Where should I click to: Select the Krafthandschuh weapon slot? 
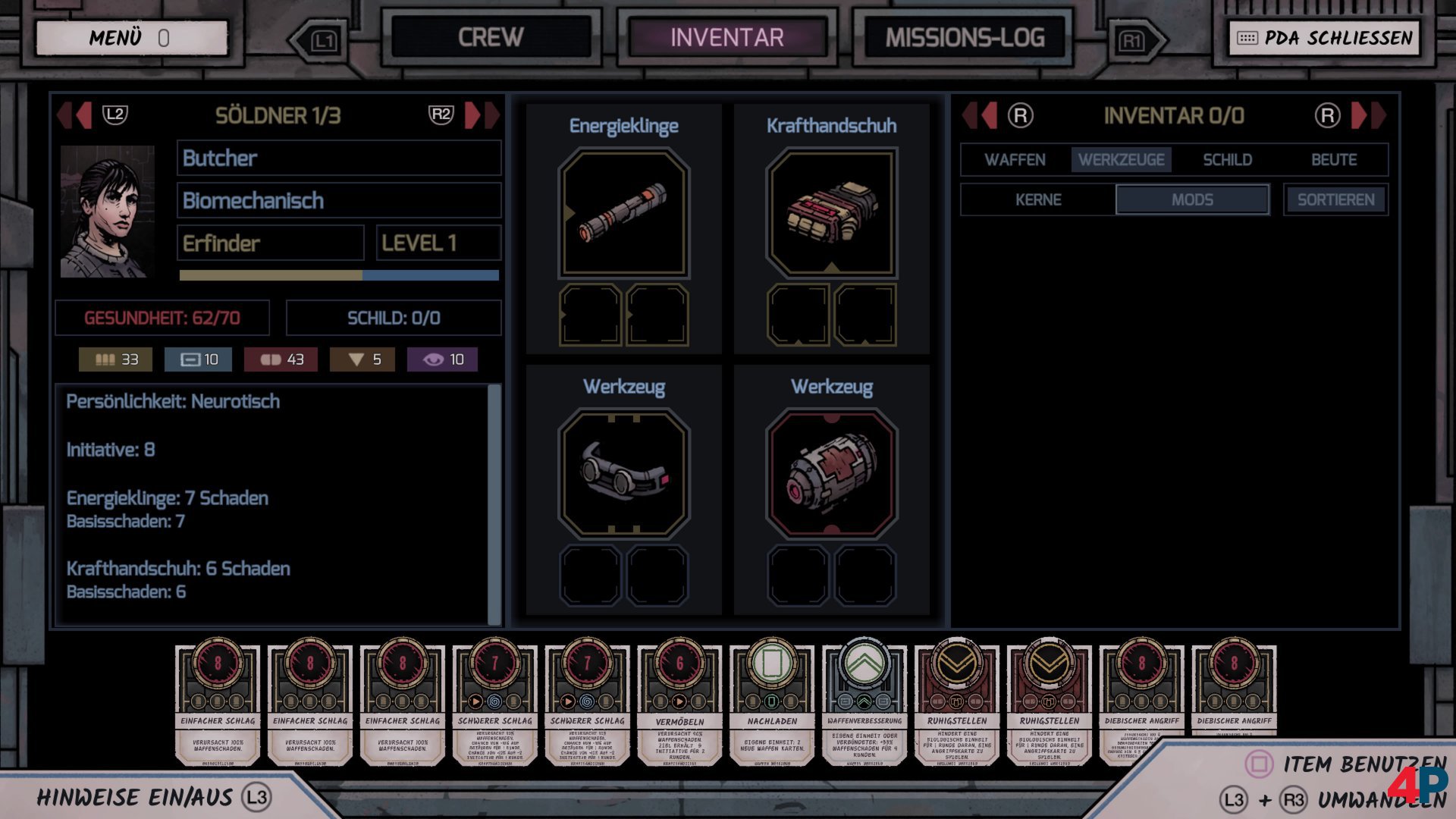pos(832,214)
